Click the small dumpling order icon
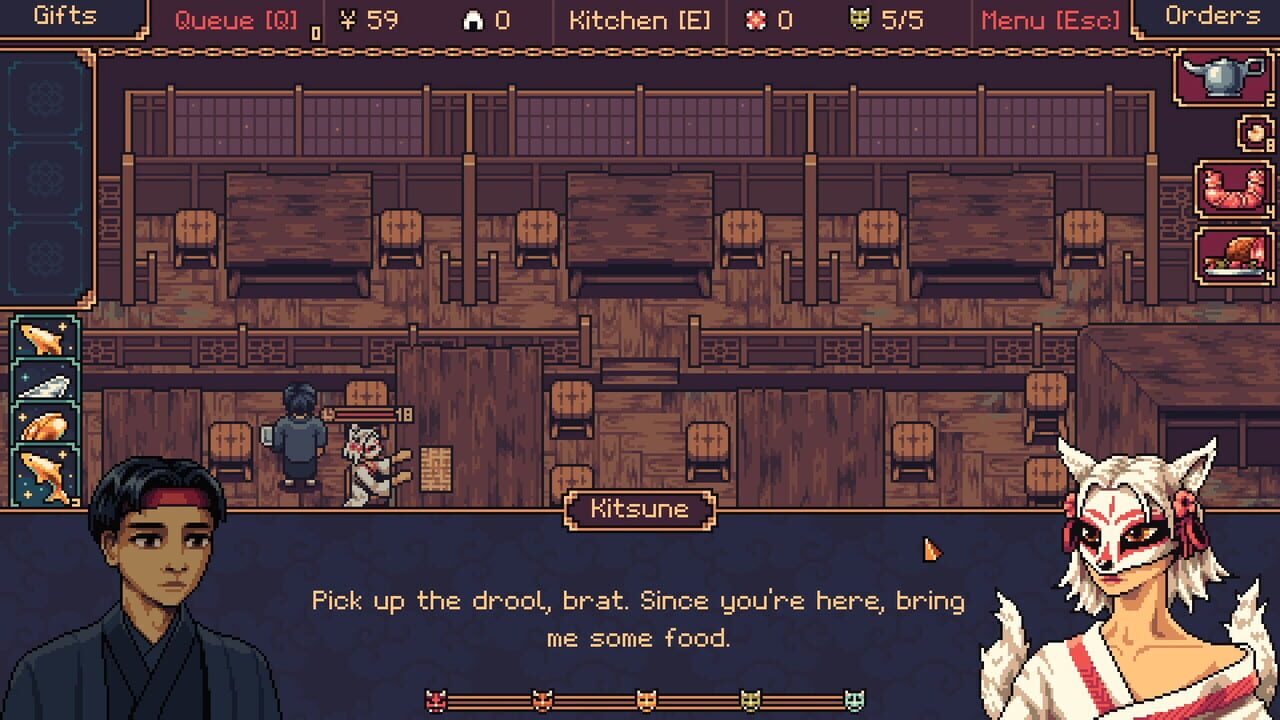Image resolution: width=1280 pixels, height=720 pixels. click(x=1253, y=130)
